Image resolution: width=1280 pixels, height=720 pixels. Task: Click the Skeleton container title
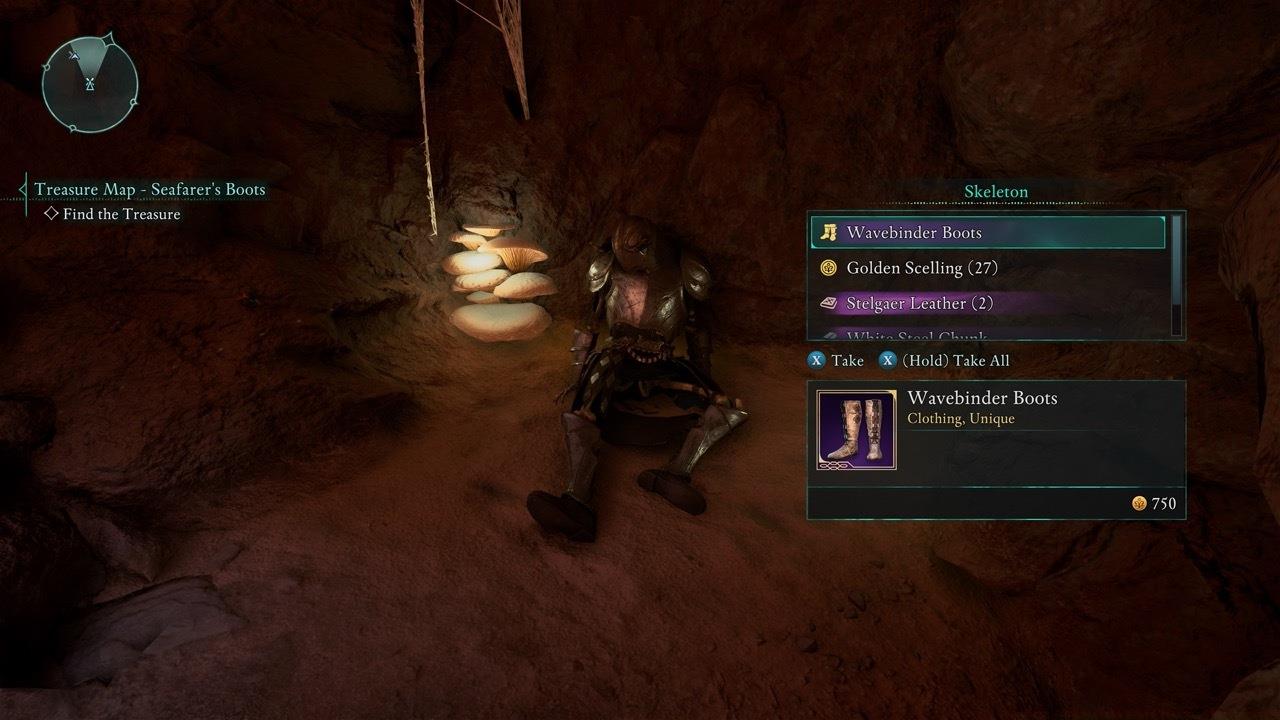995,191
